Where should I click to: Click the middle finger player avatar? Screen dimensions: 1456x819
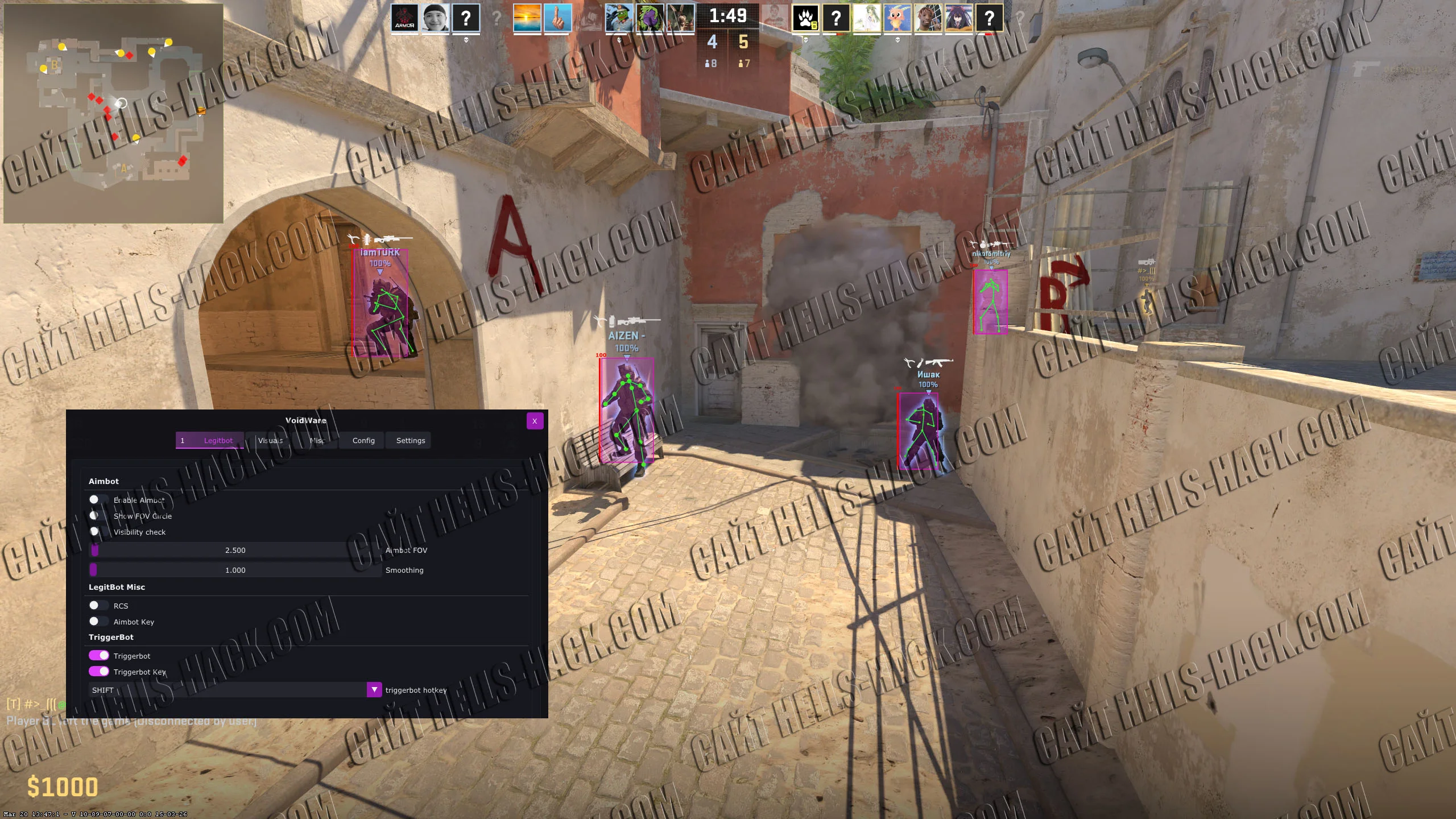click(559, 17)
